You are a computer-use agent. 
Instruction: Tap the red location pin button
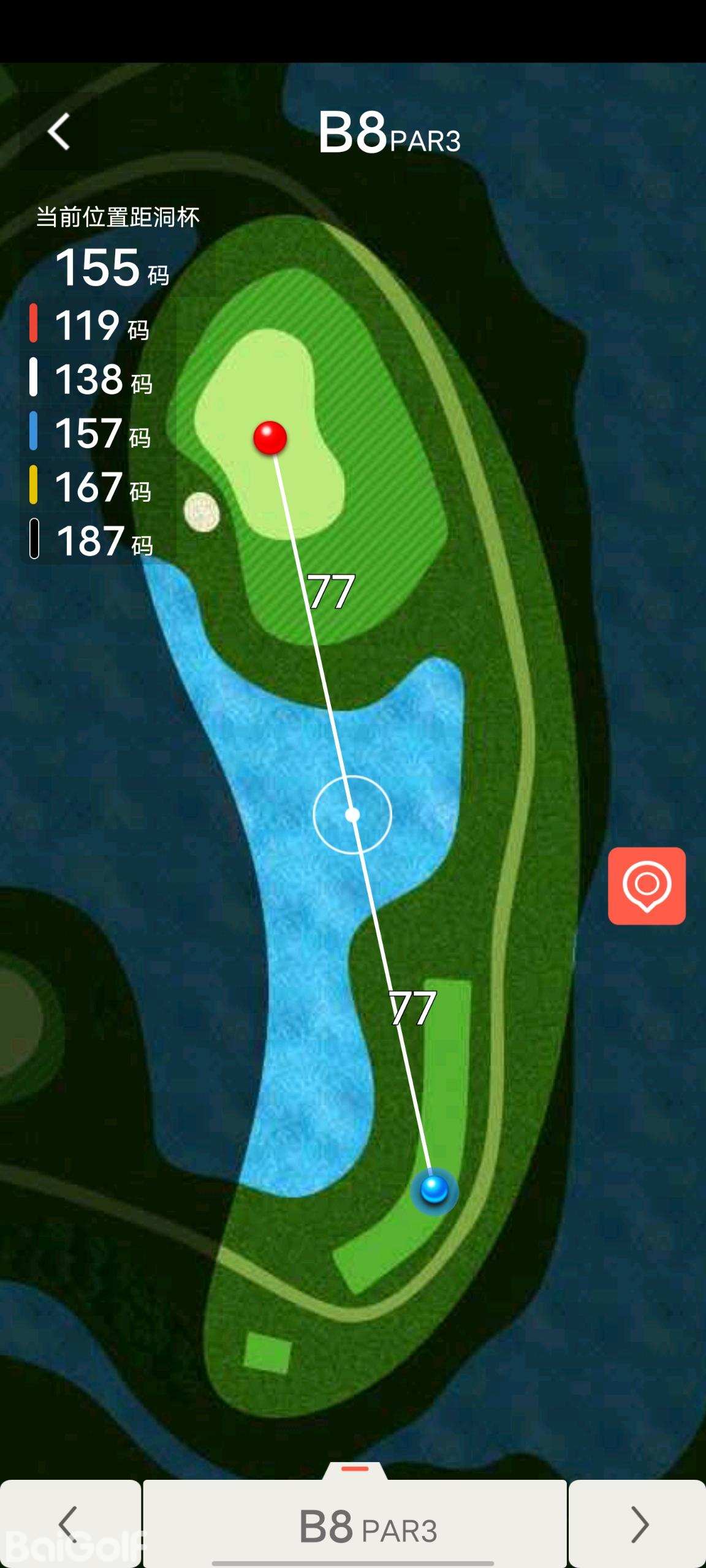pos(647,886)
